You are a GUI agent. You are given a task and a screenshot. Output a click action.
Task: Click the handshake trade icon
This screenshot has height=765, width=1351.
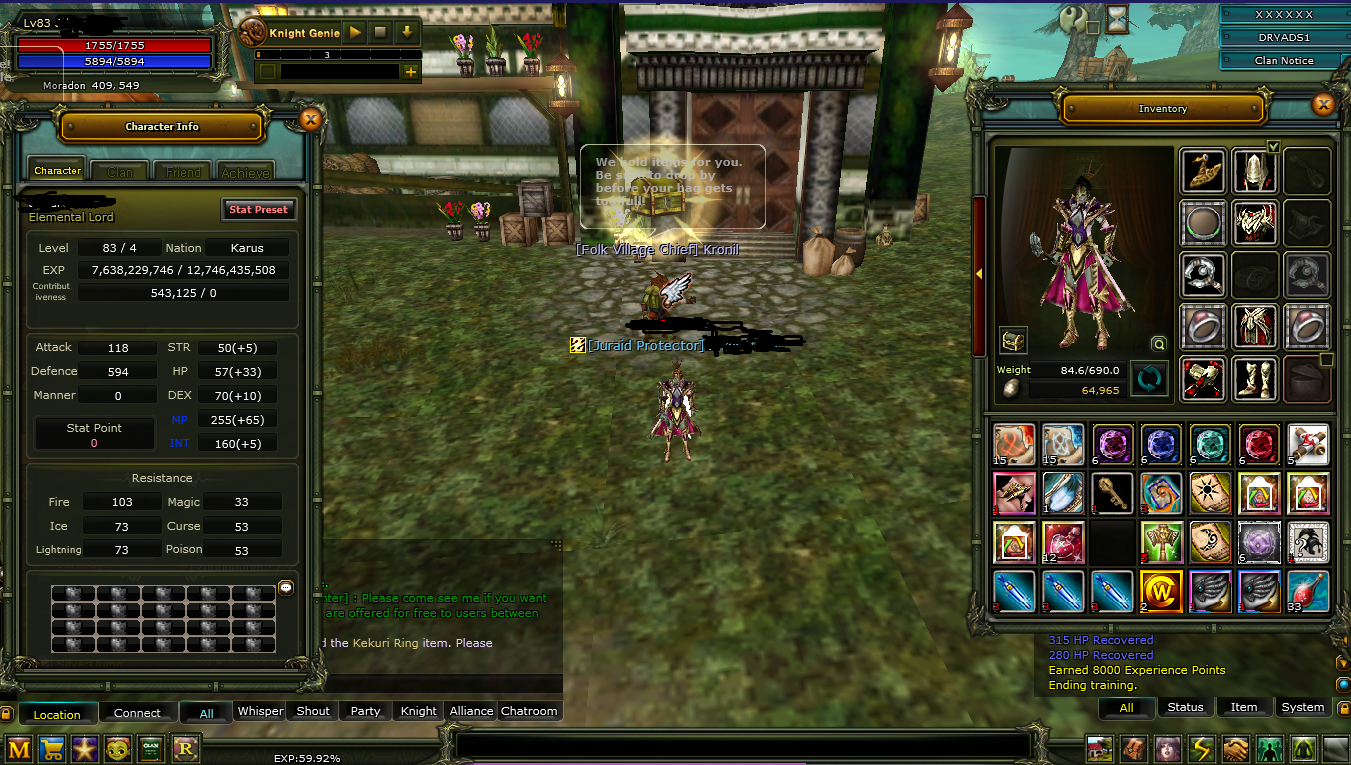click(1235, 748)
